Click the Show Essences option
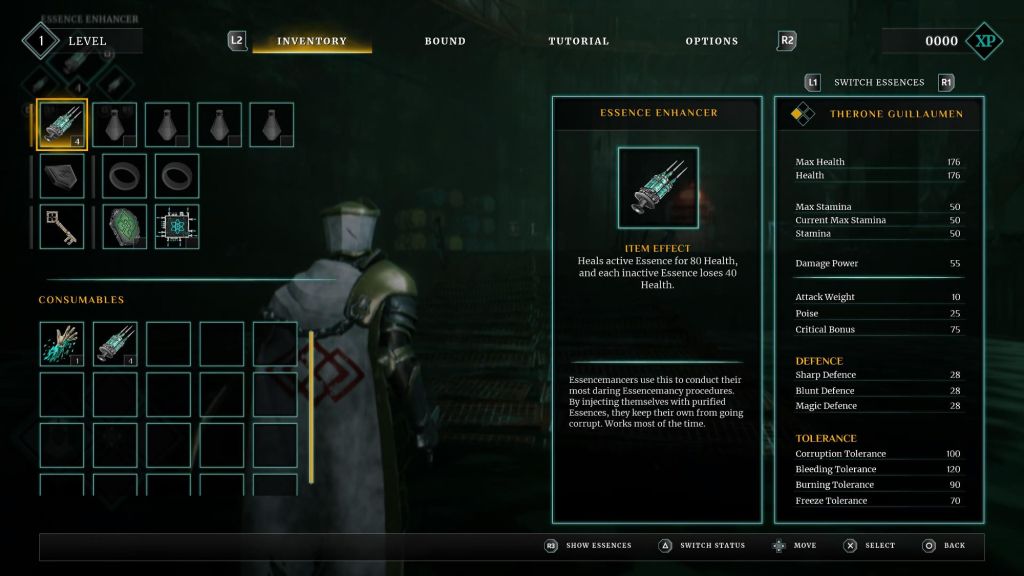 coord(598,546)
